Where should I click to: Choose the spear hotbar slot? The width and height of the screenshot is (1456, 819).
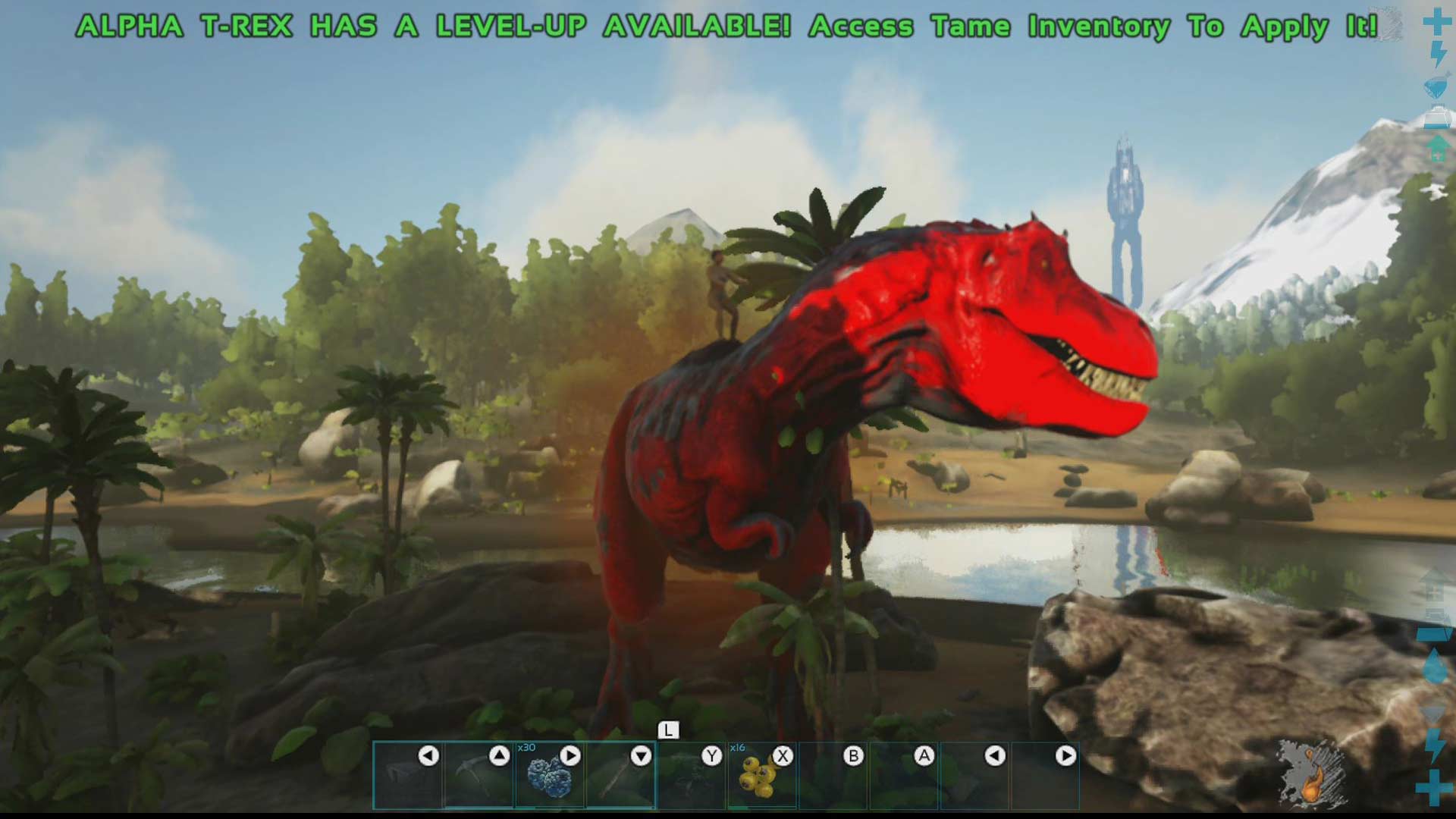pyautogui.click(x=620, y=775)
